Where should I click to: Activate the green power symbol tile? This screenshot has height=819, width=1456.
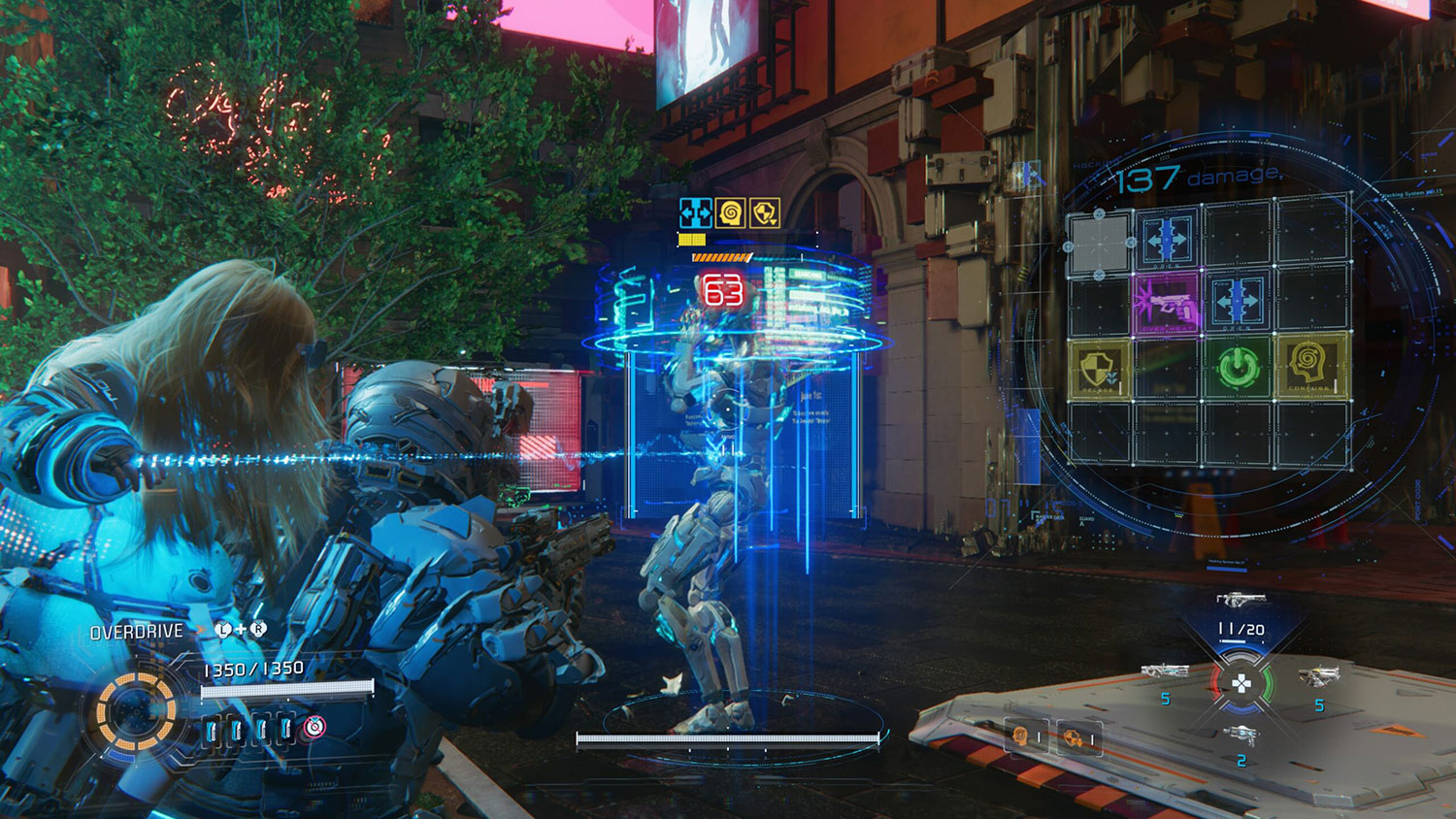[x=1239, y=369]
